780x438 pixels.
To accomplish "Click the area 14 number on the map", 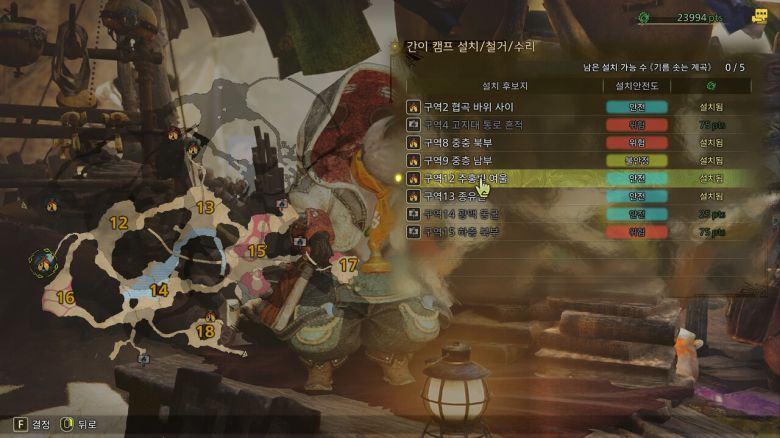I will pos(158,290).
